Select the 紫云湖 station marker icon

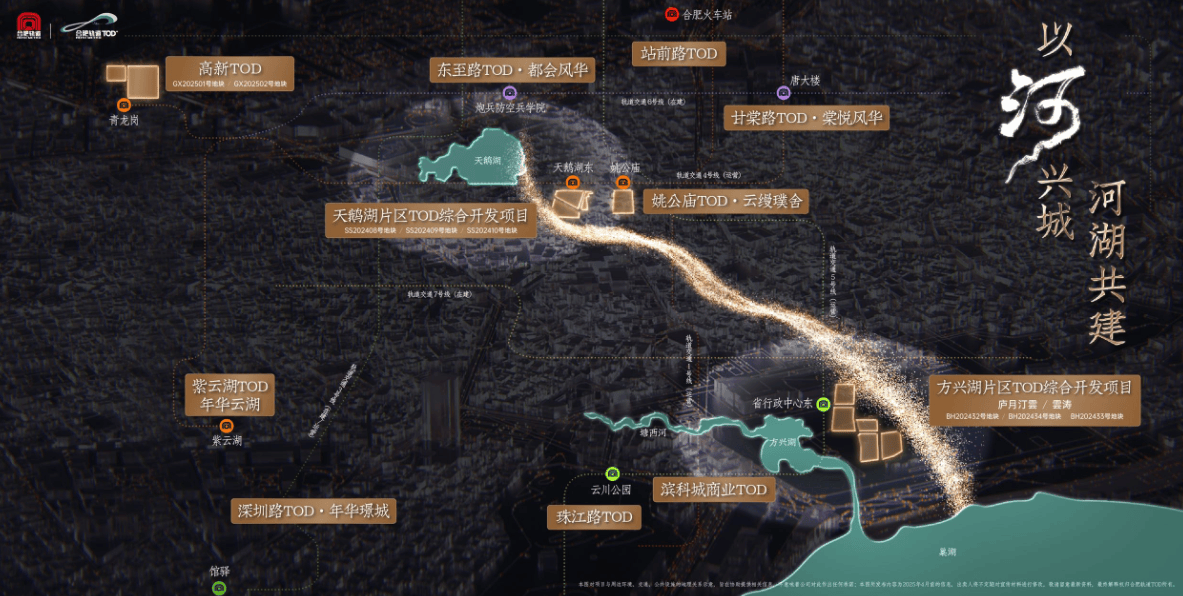tap(227, 425)
